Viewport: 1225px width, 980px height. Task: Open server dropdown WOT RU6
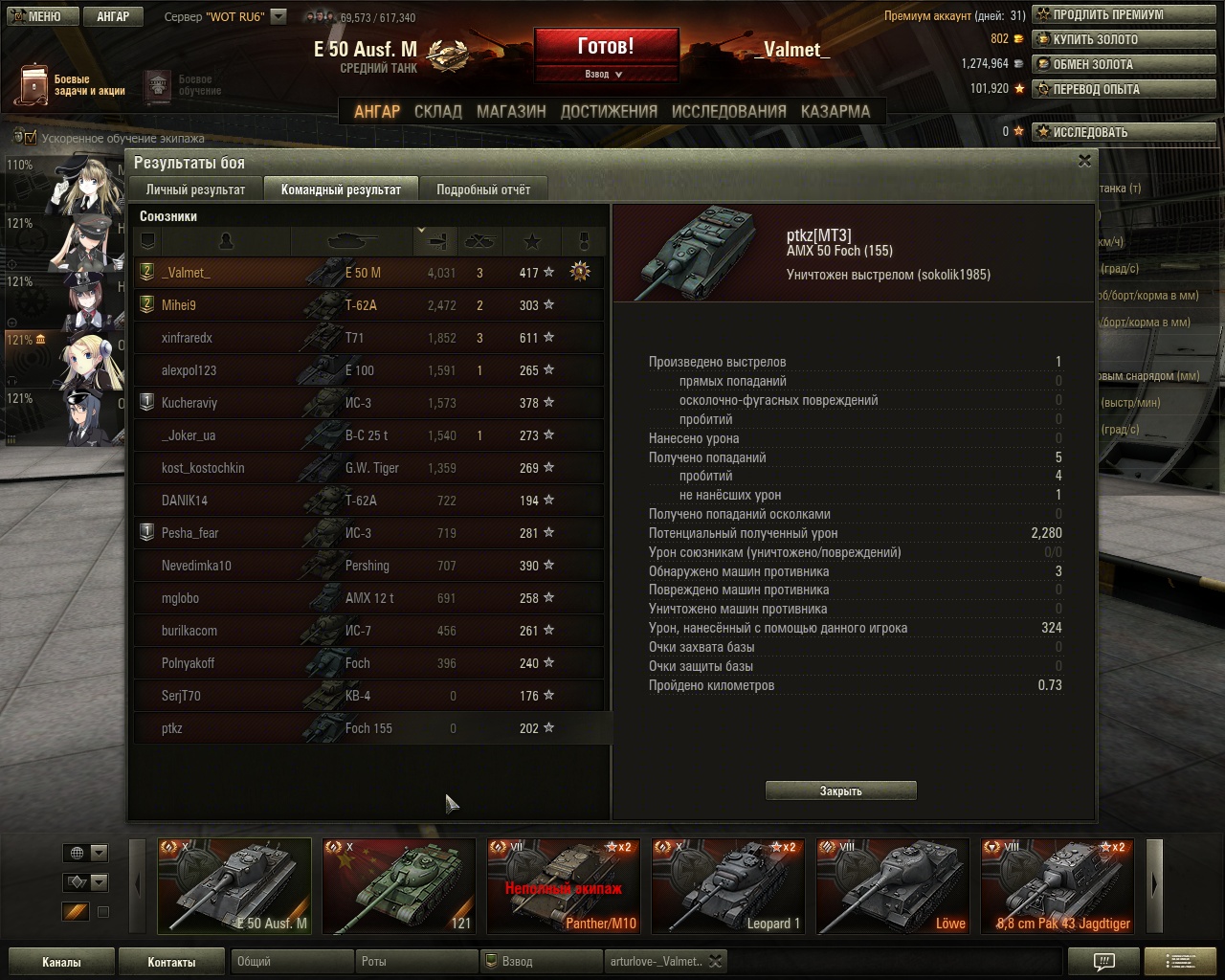click(x=278, y=16)
